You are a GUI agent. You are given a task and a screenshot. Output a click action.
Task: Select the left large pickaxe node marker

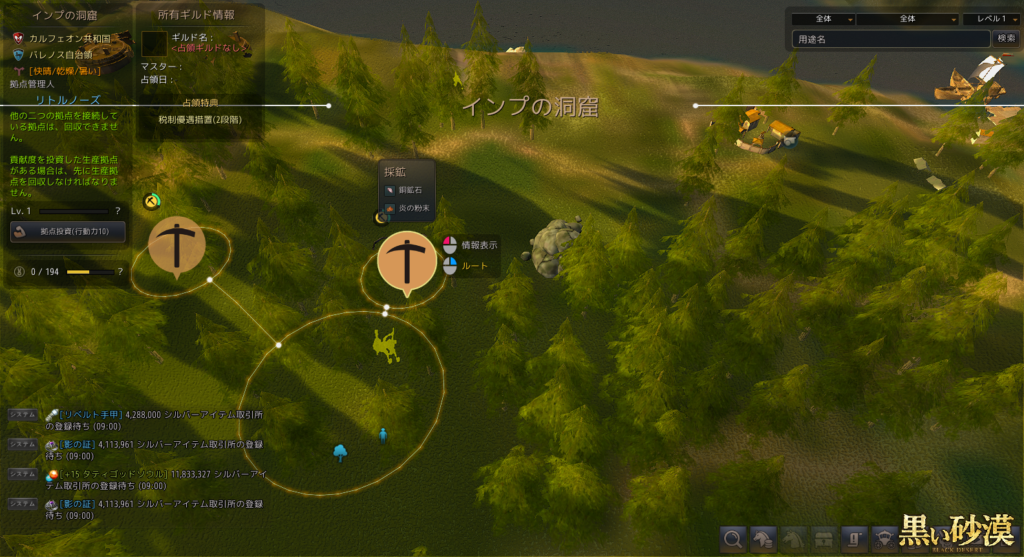tap(177, 245)
